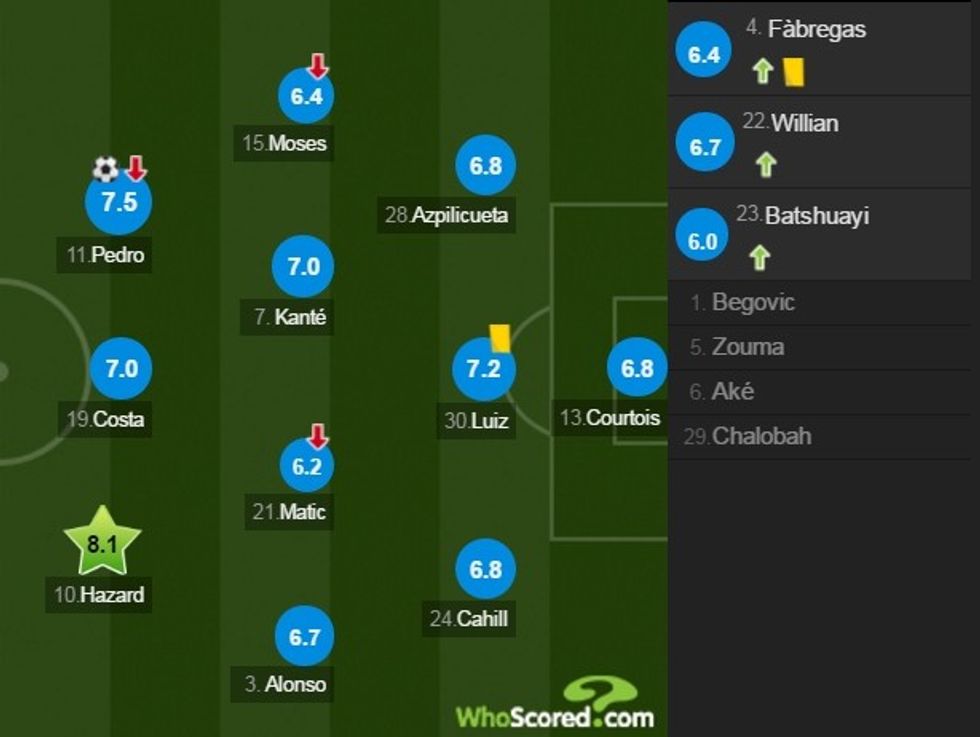The height and width of the screenshot is (737, 980).
Task: Open Costa's 7.0 player rating
Action: [x=121, y=368]
